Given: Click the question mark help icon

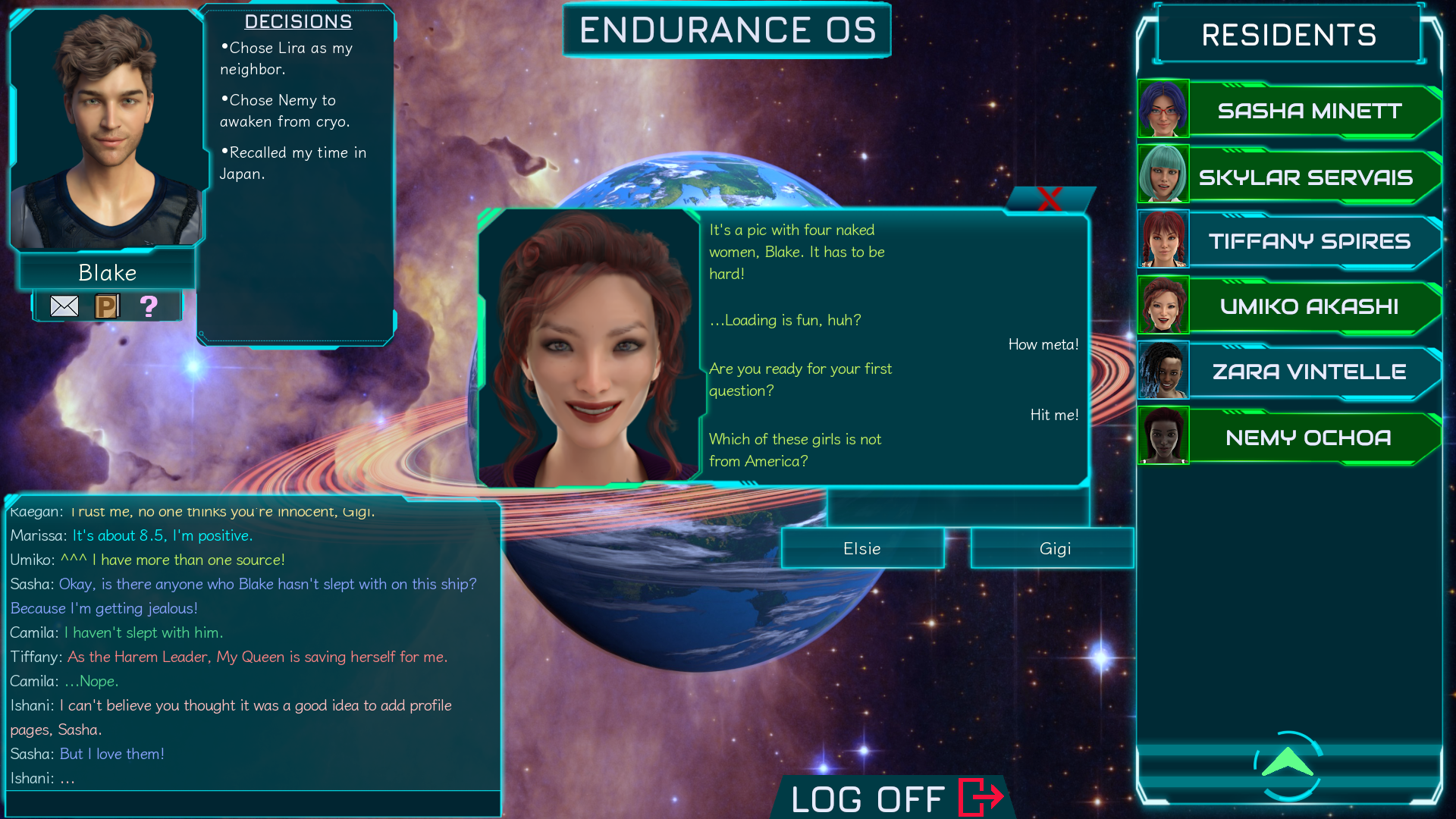Looking at the screenshot, I should pos(149,306).
